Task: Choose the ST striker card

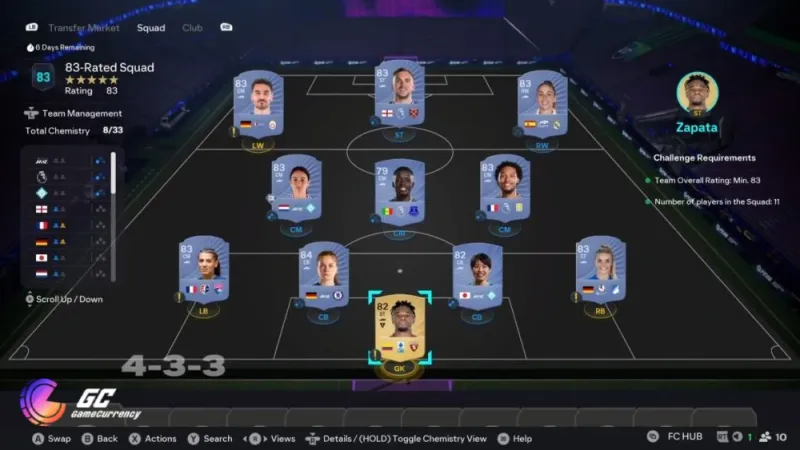Action: [x=399, y=97]
